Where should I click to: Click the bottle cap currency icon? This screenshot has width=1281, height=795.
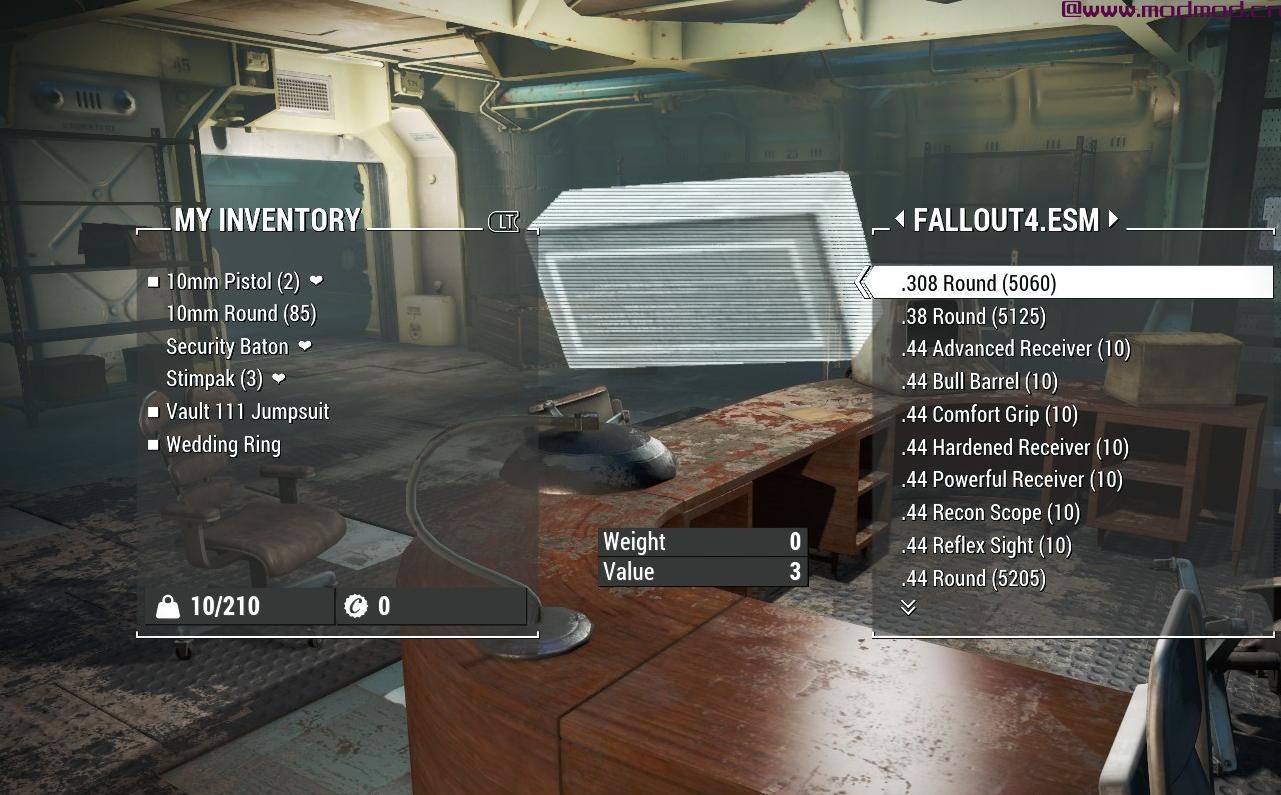point(358,605)
